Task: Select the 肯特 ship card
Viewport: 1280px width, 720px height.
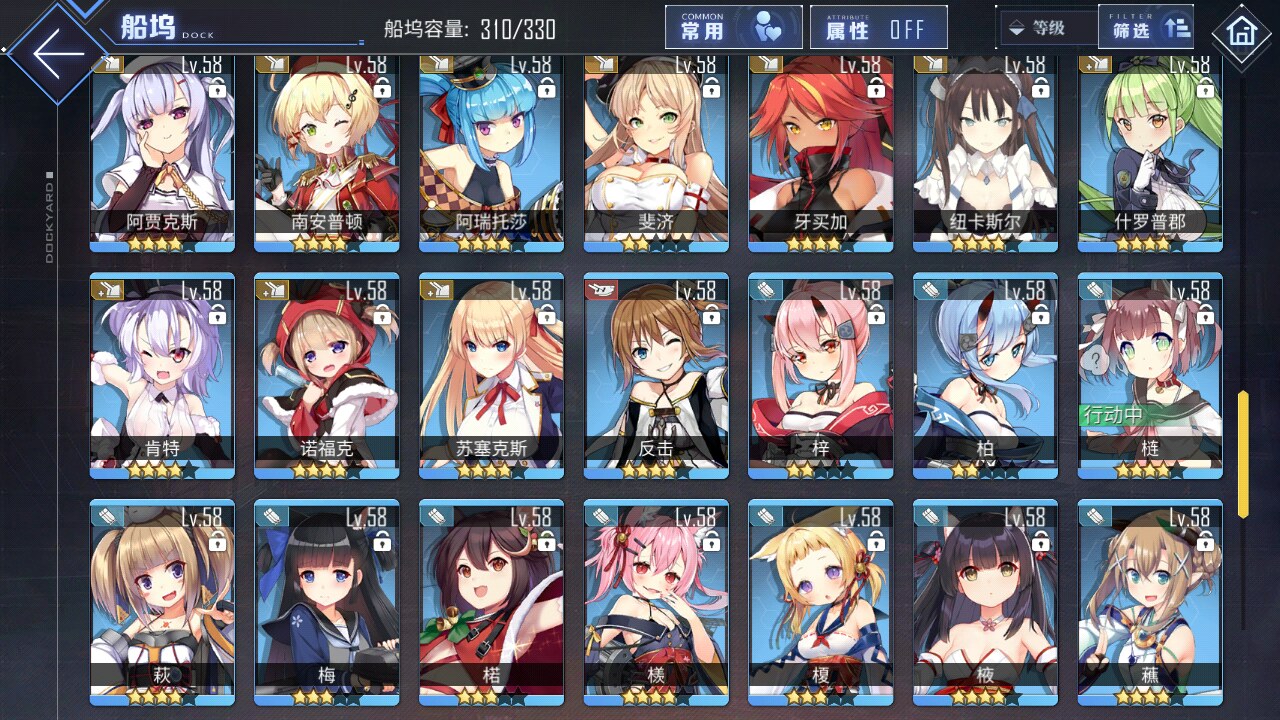Action: pos(162,375)
